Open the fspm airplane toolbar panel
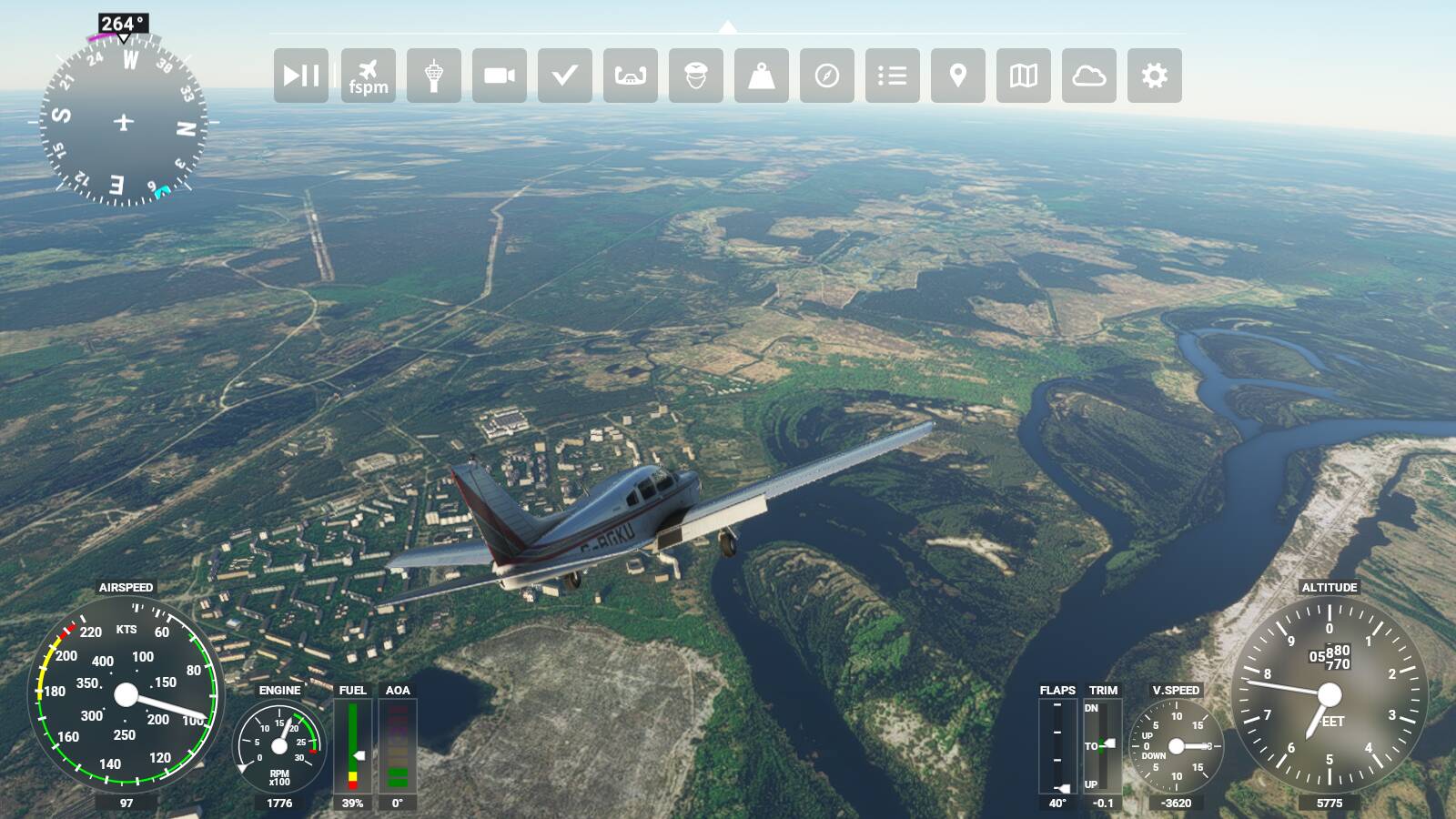The image size is (1456, 819). click(369, 76)
